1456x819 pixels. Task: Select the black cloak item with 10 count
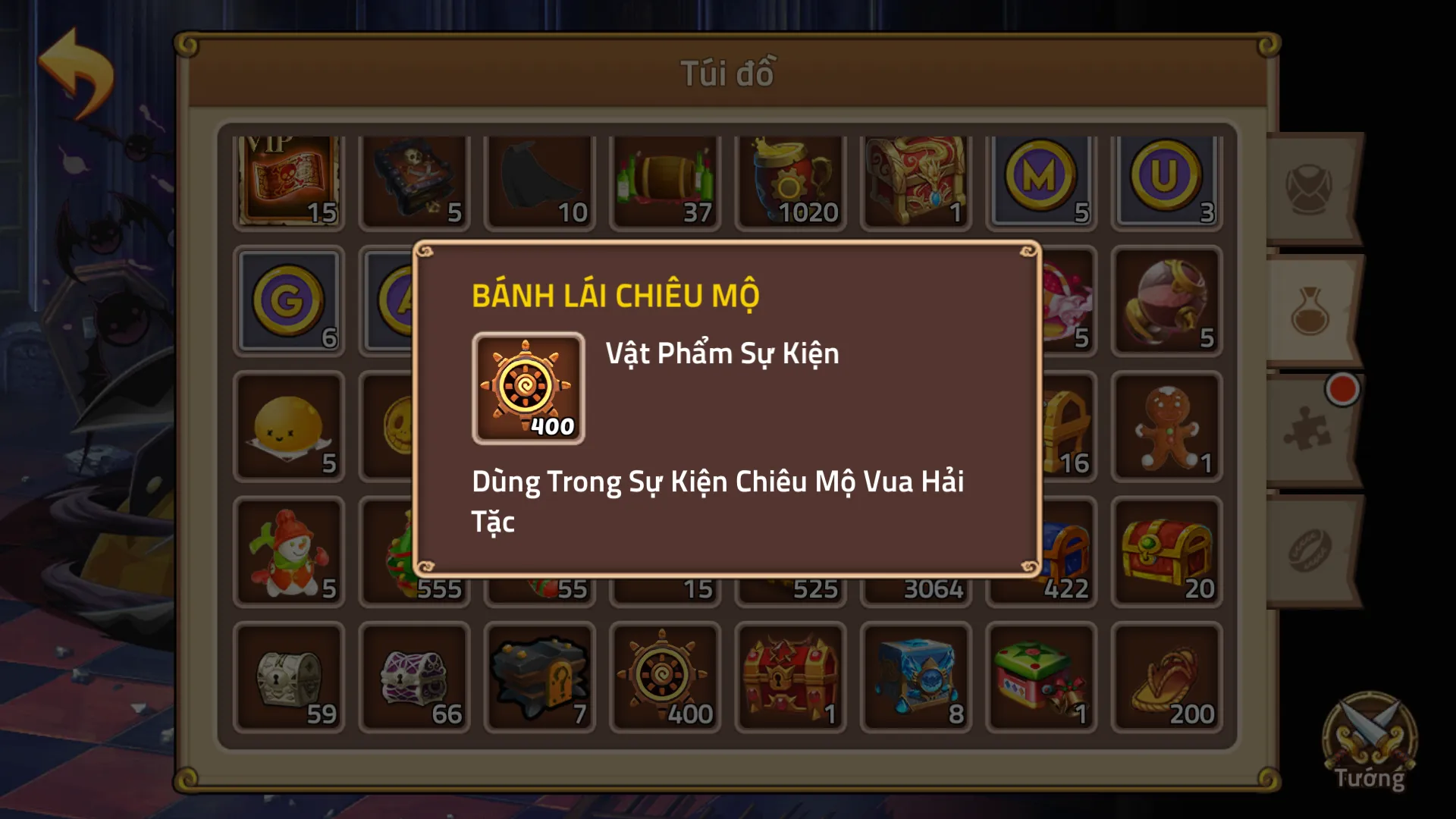point(539,180)
